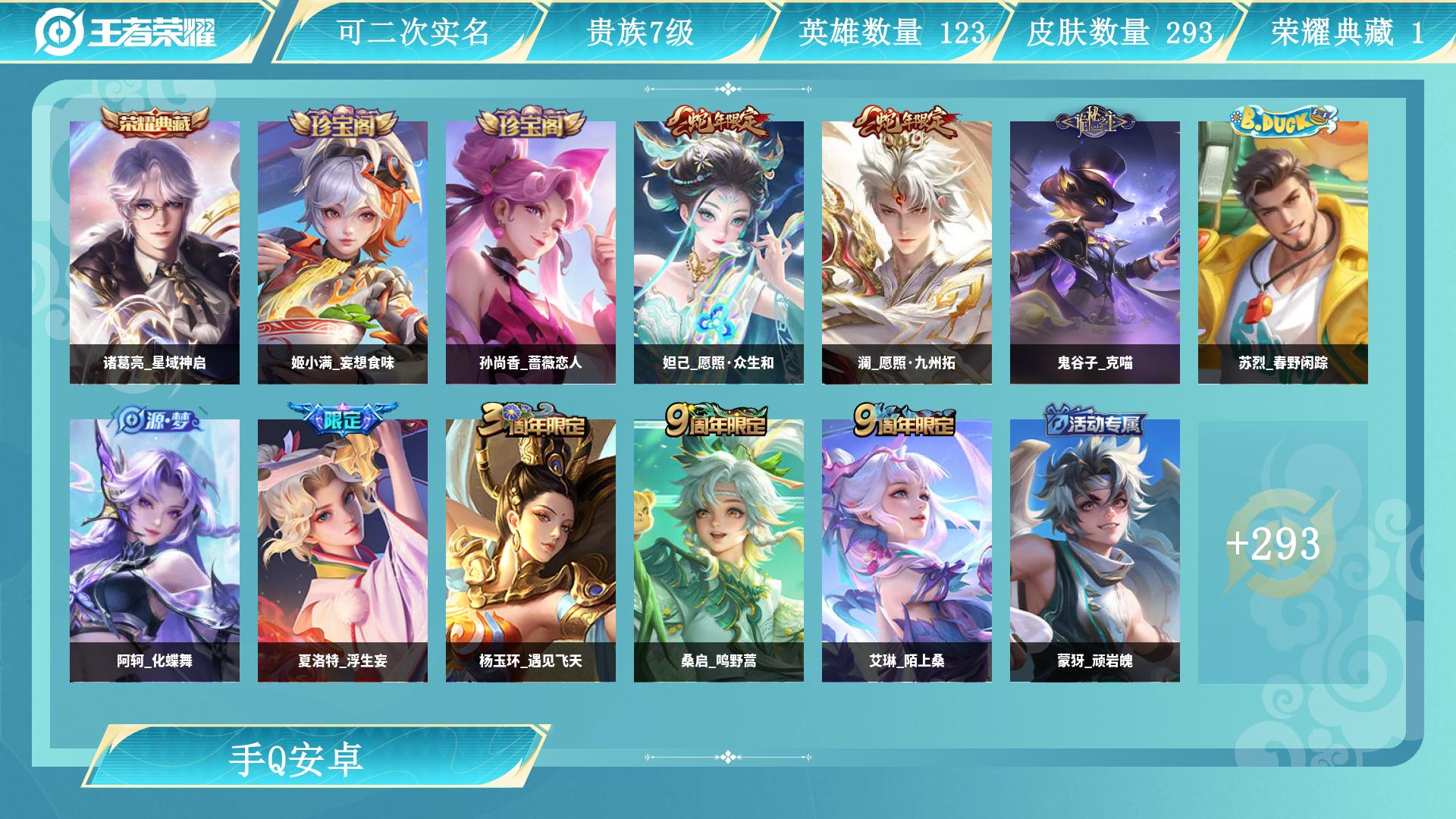1456x819 pixels.
Task: Open the 英雄数量 123 header tab
Action: [891, 33]
